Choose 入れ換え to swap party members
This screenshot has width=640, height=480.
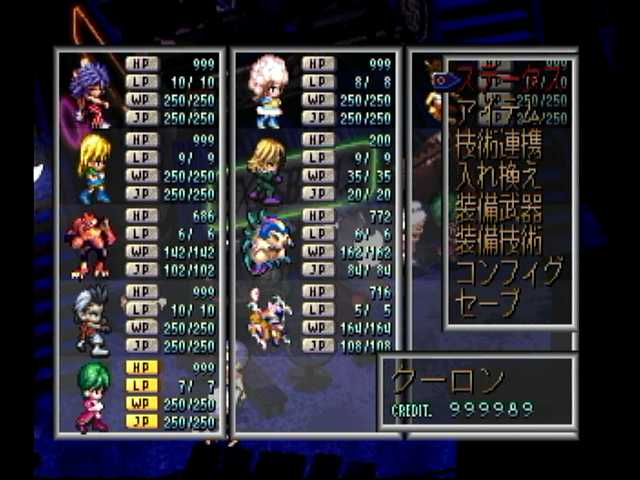point(499,178)
